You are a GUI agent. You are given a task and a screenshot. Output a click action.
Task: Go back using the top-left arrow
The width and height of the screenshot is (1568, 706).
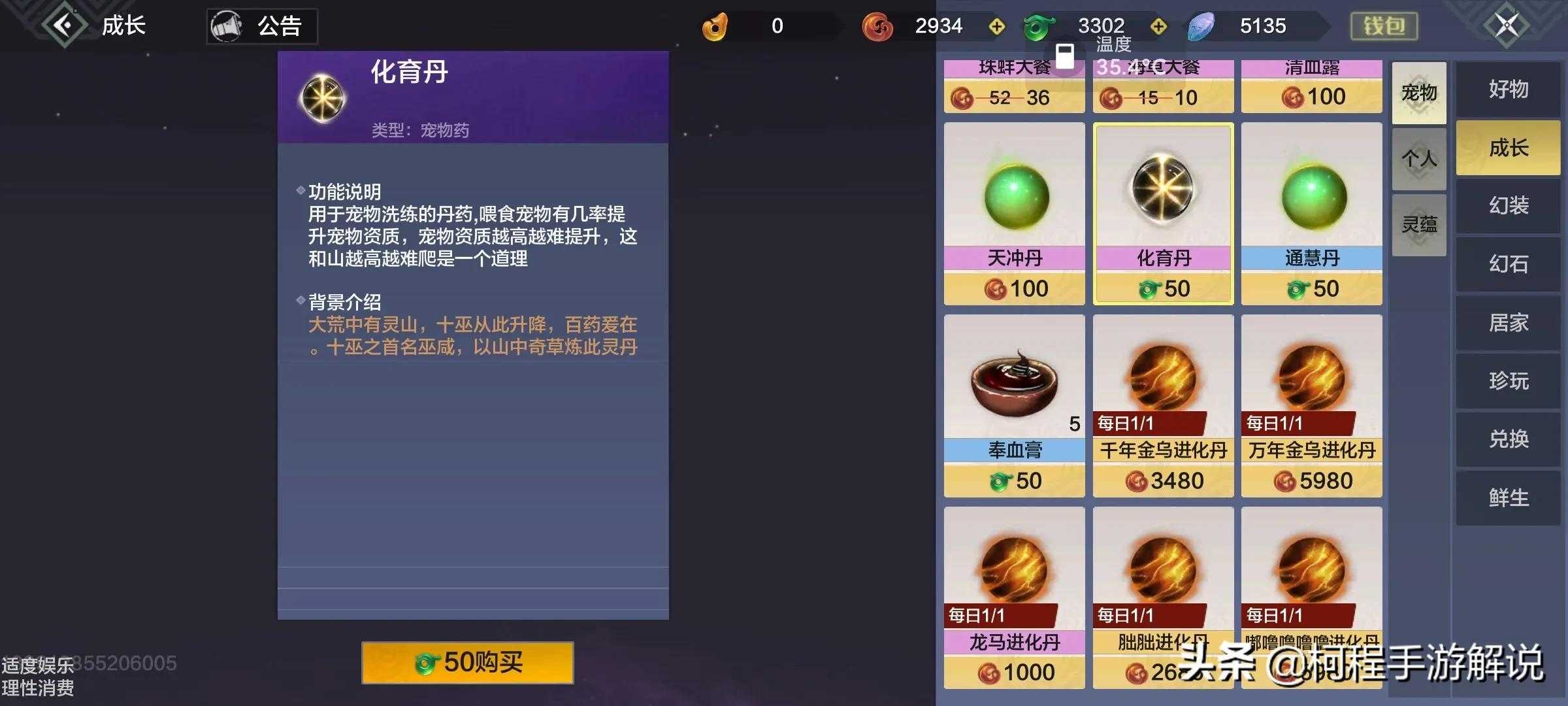pyautogui.click(x=64, y=25)
